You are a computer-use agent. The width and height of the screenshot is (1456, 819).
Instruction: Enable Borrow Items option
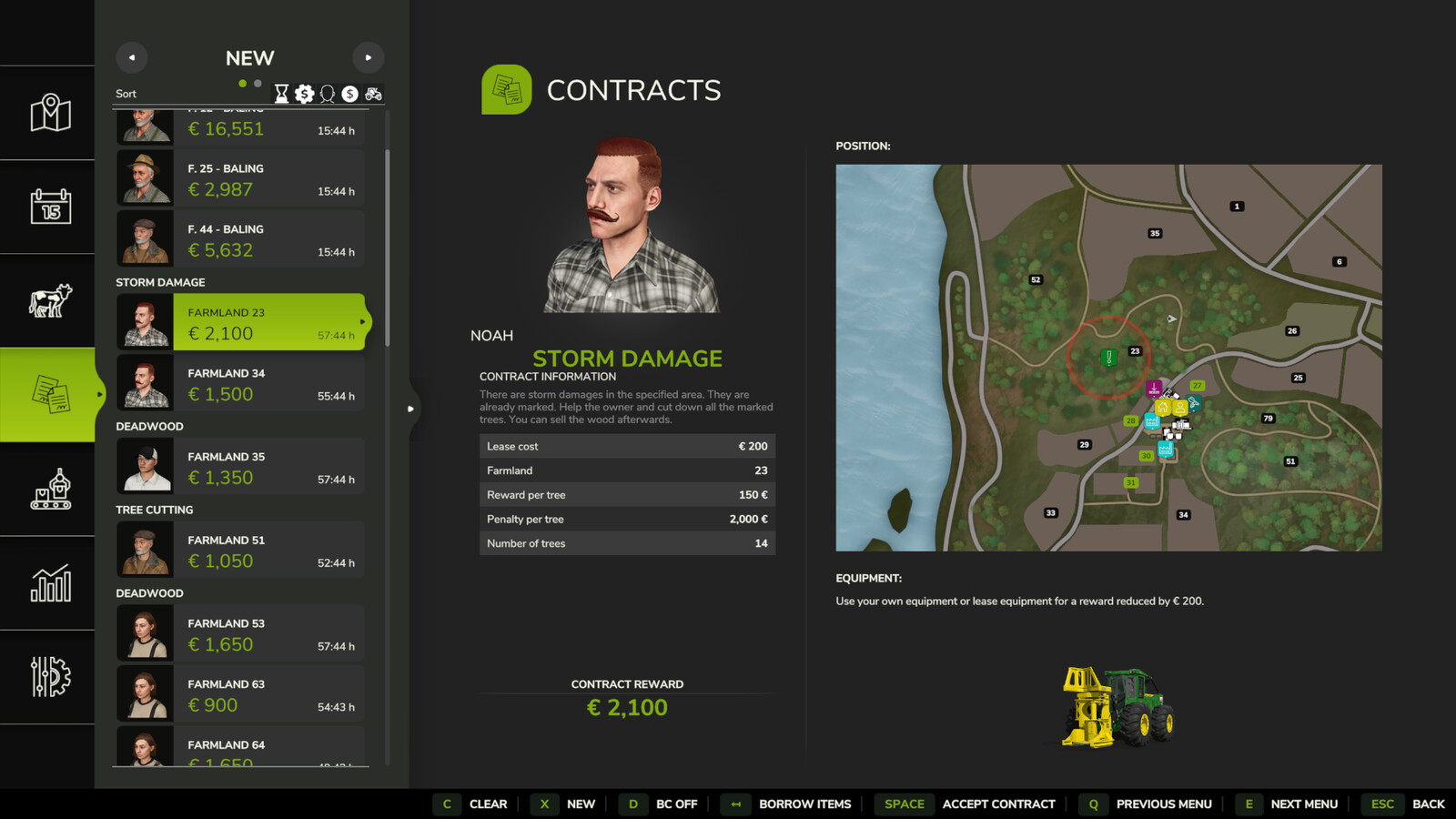tap(804, 804)
